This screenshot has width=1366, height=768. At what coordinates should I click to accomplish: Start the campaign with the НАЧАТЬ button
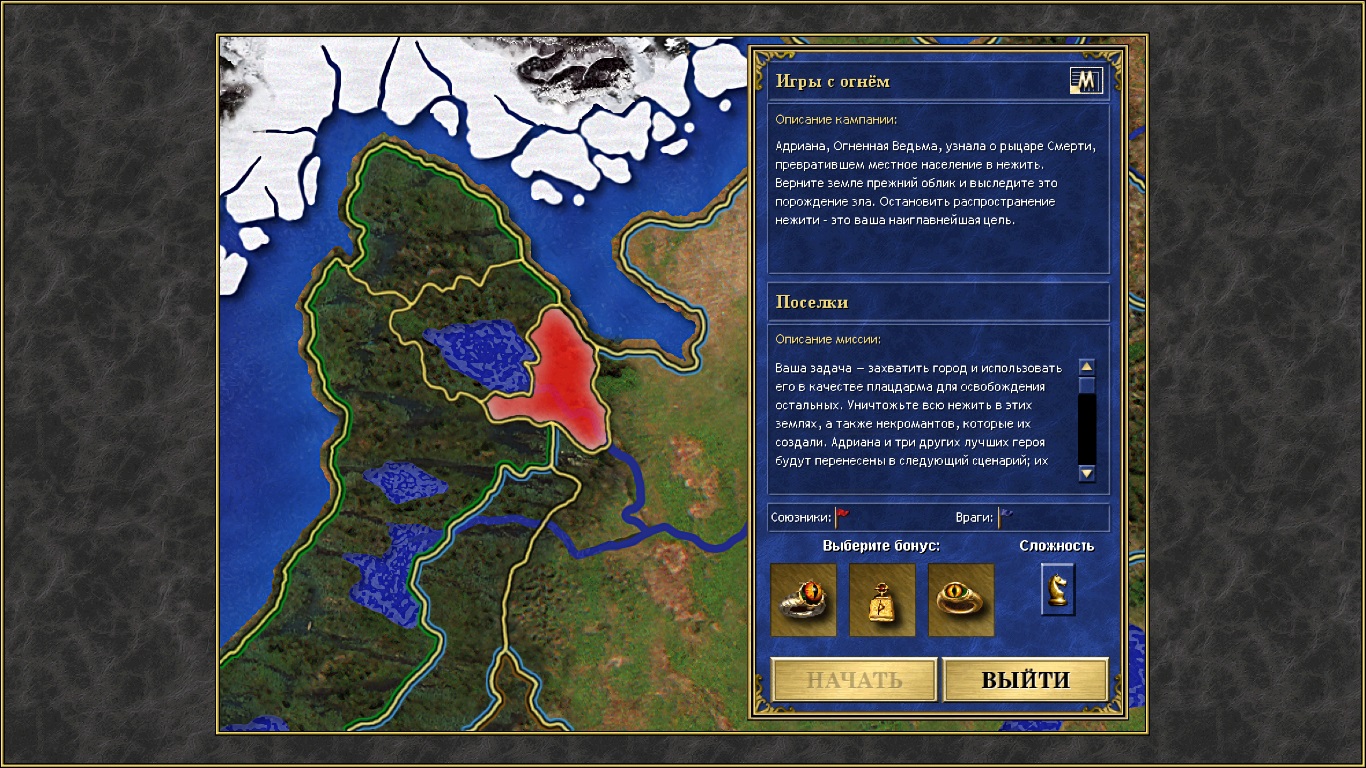coord(854,680)
